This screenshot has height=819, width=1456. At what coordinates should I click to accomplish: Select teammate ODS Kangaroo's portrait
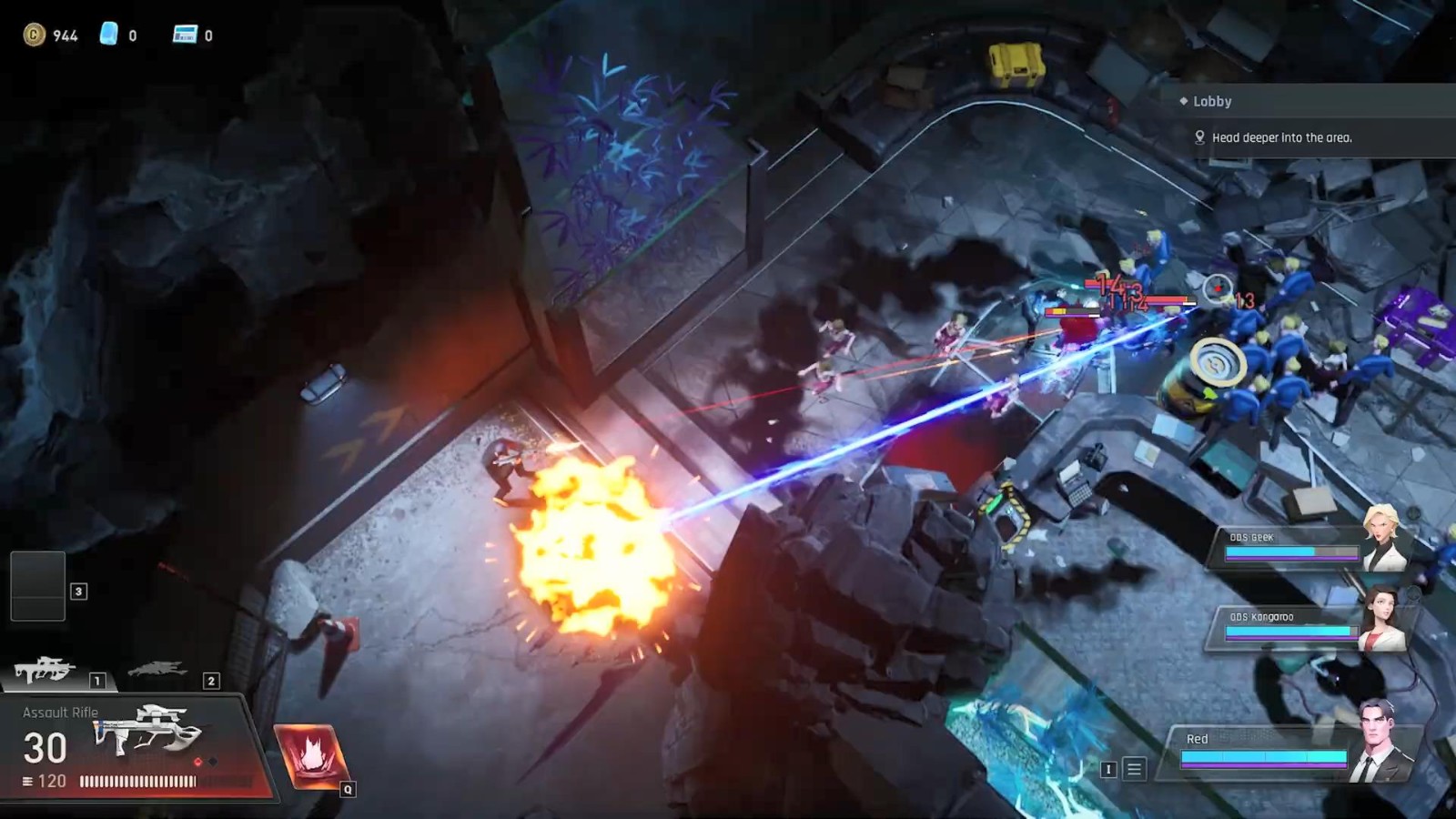tap(1381, 619)
